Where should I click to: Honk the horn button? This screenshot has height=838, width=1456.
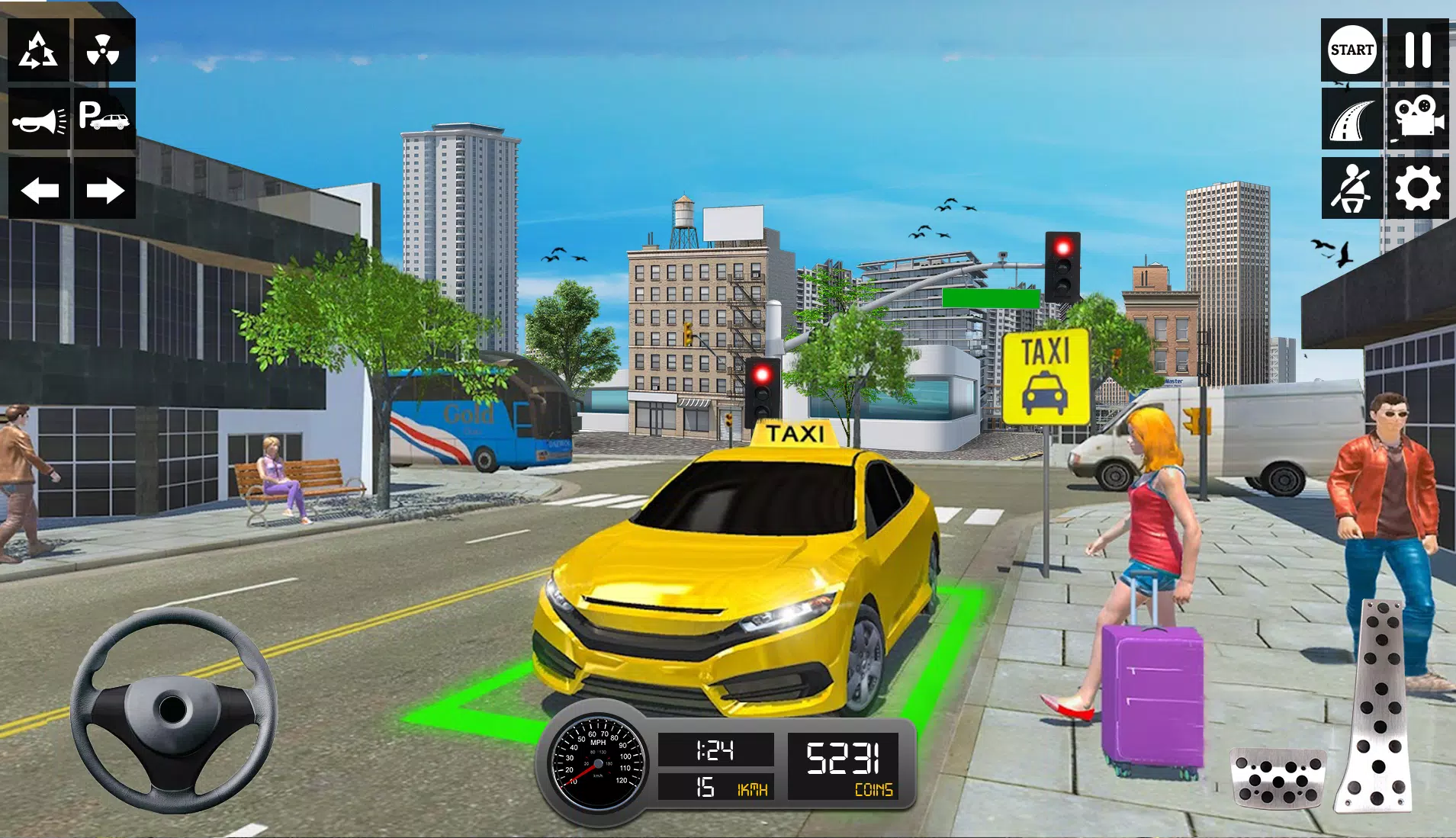[38, 120]
